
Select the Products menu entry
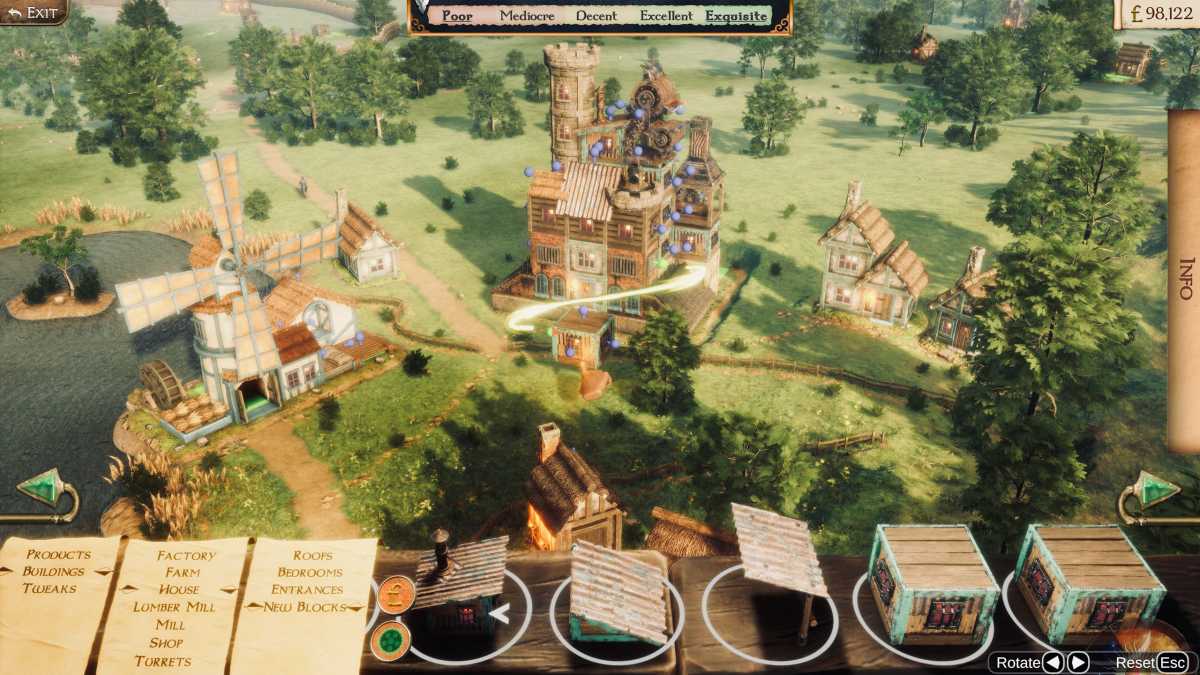pyautogui.click(x=58, y=555)
